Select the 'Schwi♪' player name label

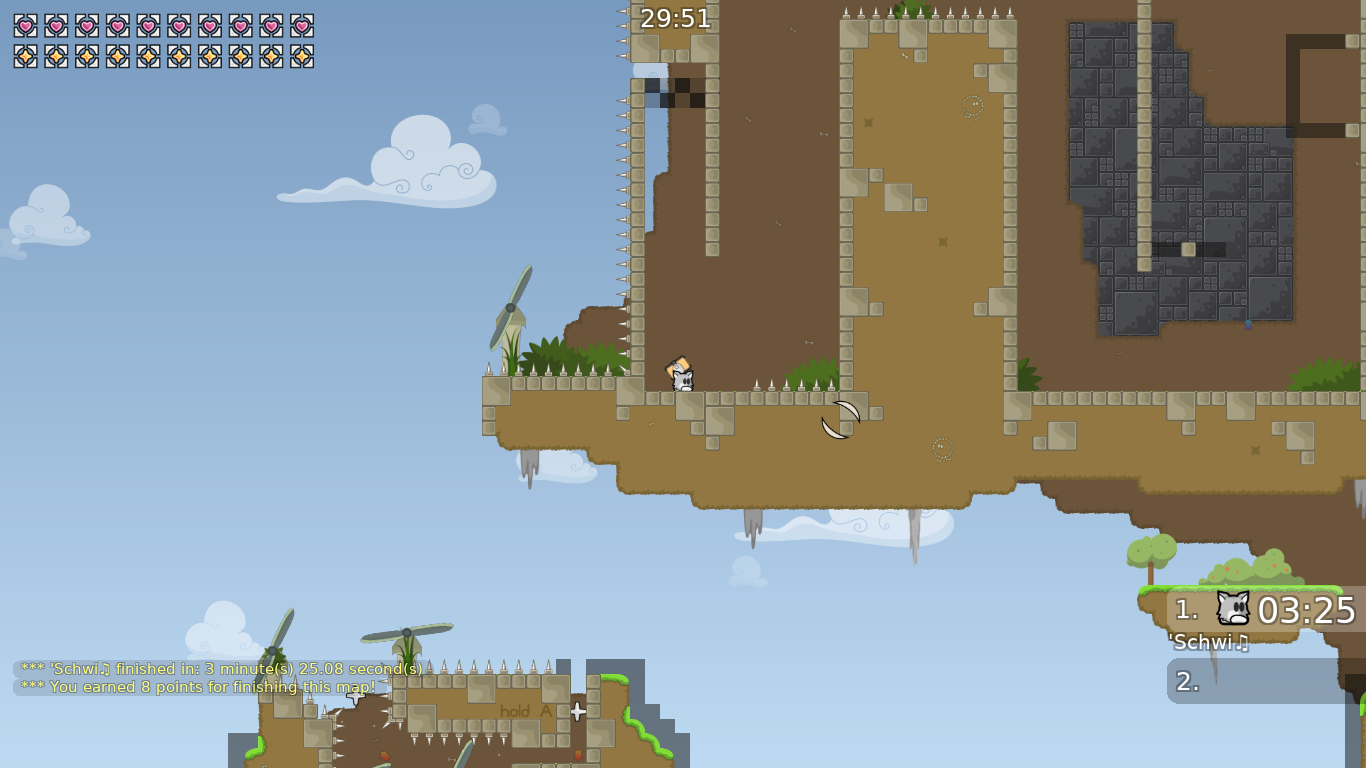(x=1205, y=643)
